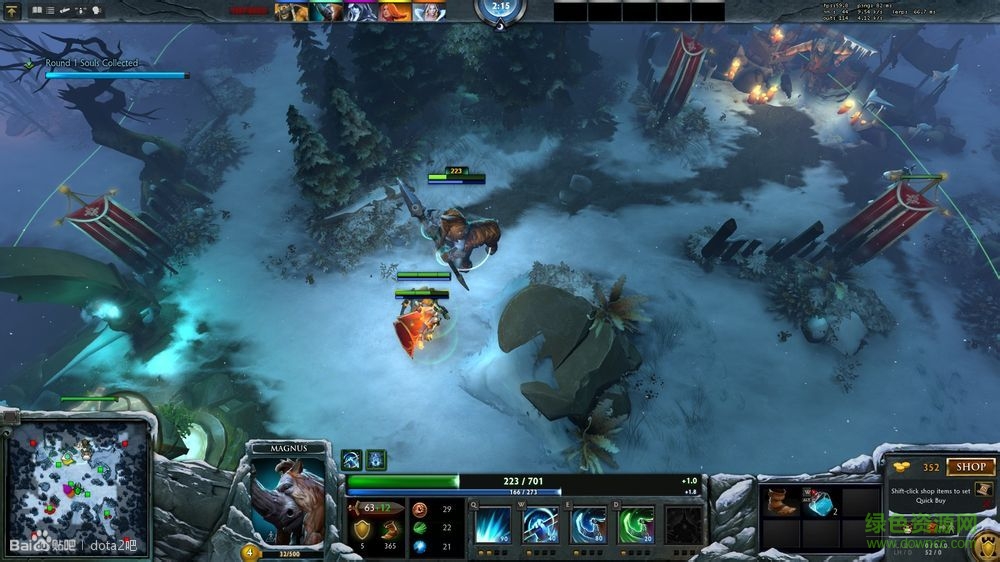This screenshot has width=1000, height=562.
Task: Select the red-haired Lina hero portrait
Action: tap(395, 11)
